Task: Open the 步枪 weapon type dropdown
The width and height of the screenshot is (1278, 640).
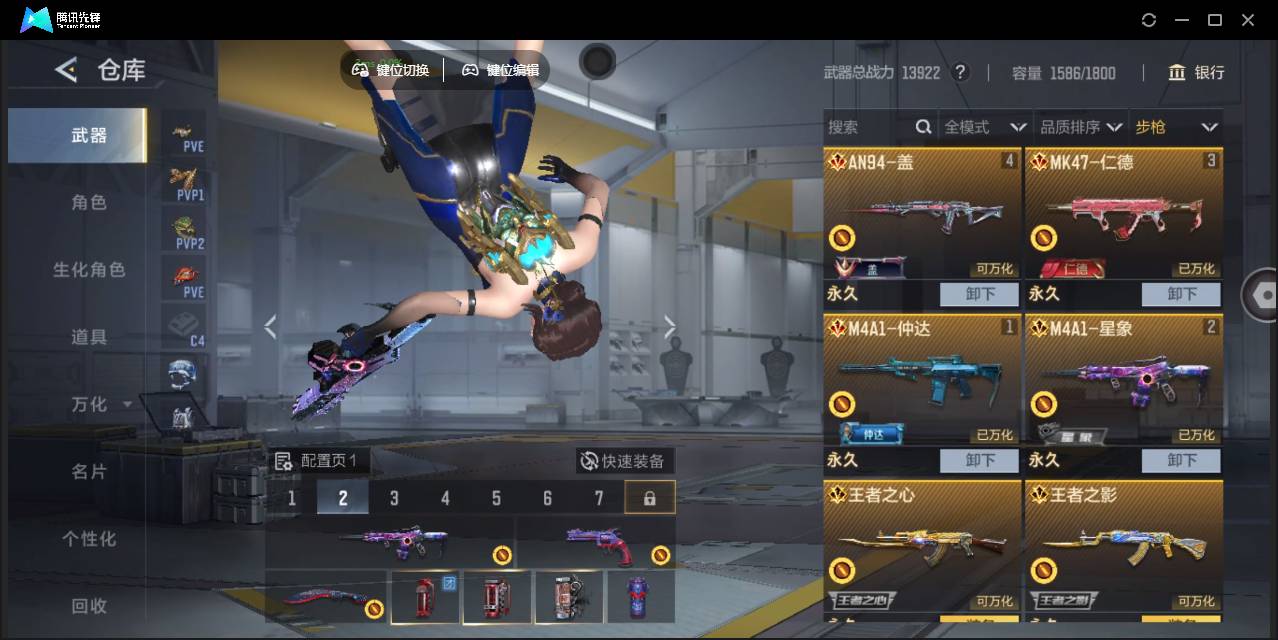Action: 1176,127
